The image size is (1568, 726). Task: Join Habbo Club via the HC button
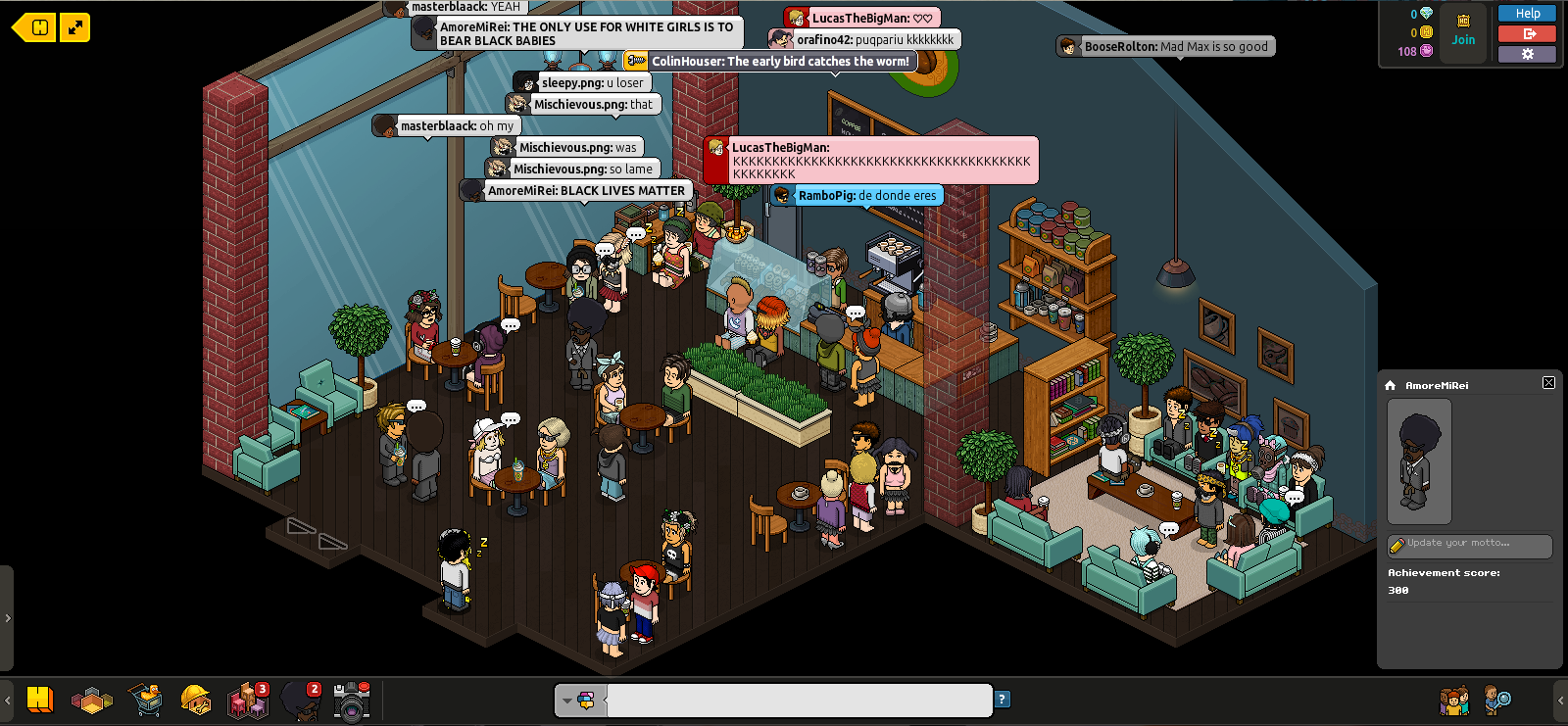pos(1463,31)
